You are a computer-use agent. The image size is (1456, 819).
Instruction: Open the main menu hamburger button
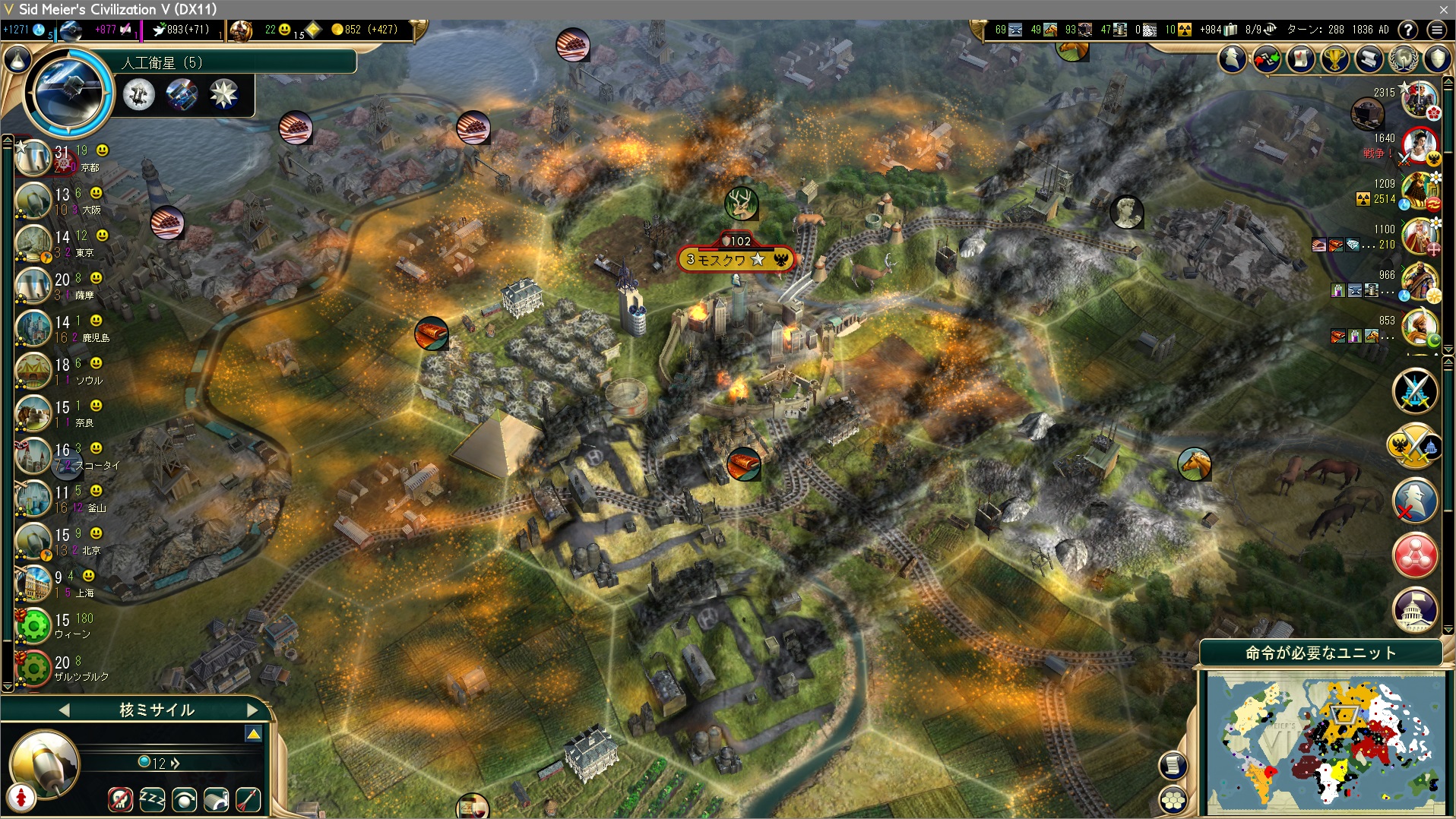(x=1436, y=30)
